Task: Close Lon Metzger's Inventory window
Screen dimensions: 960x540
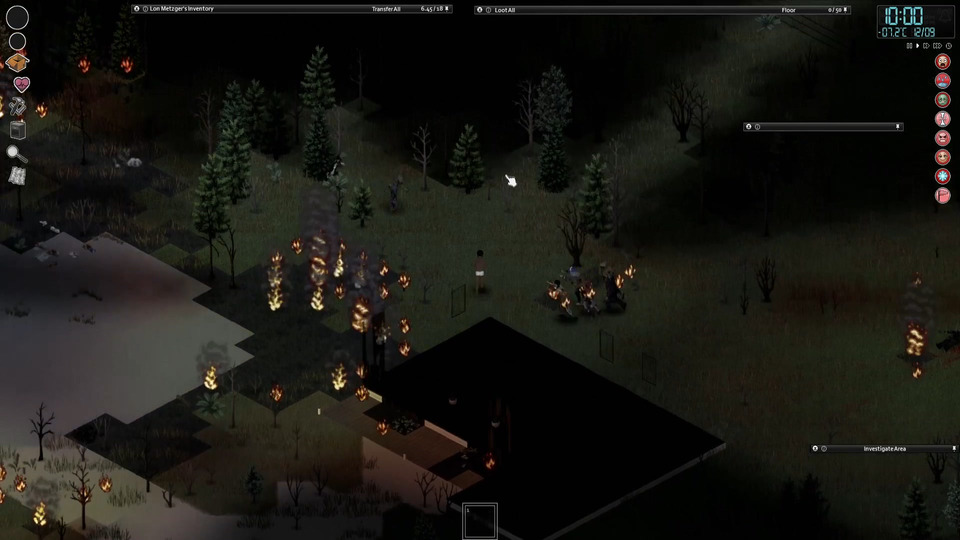Action: 137,9
